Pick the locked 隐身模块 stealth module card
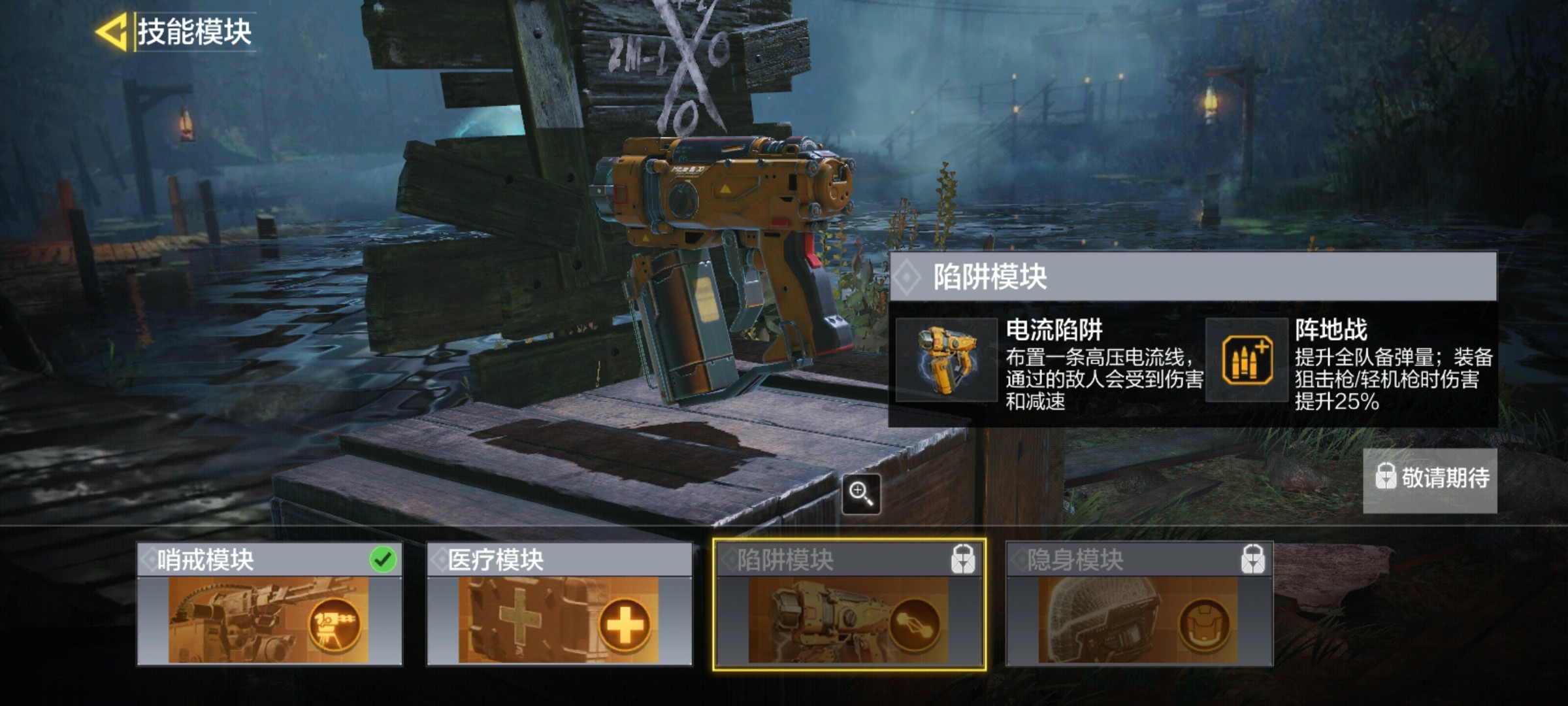The width and height of the screenshot is (1568, 706). point(1139,604)
